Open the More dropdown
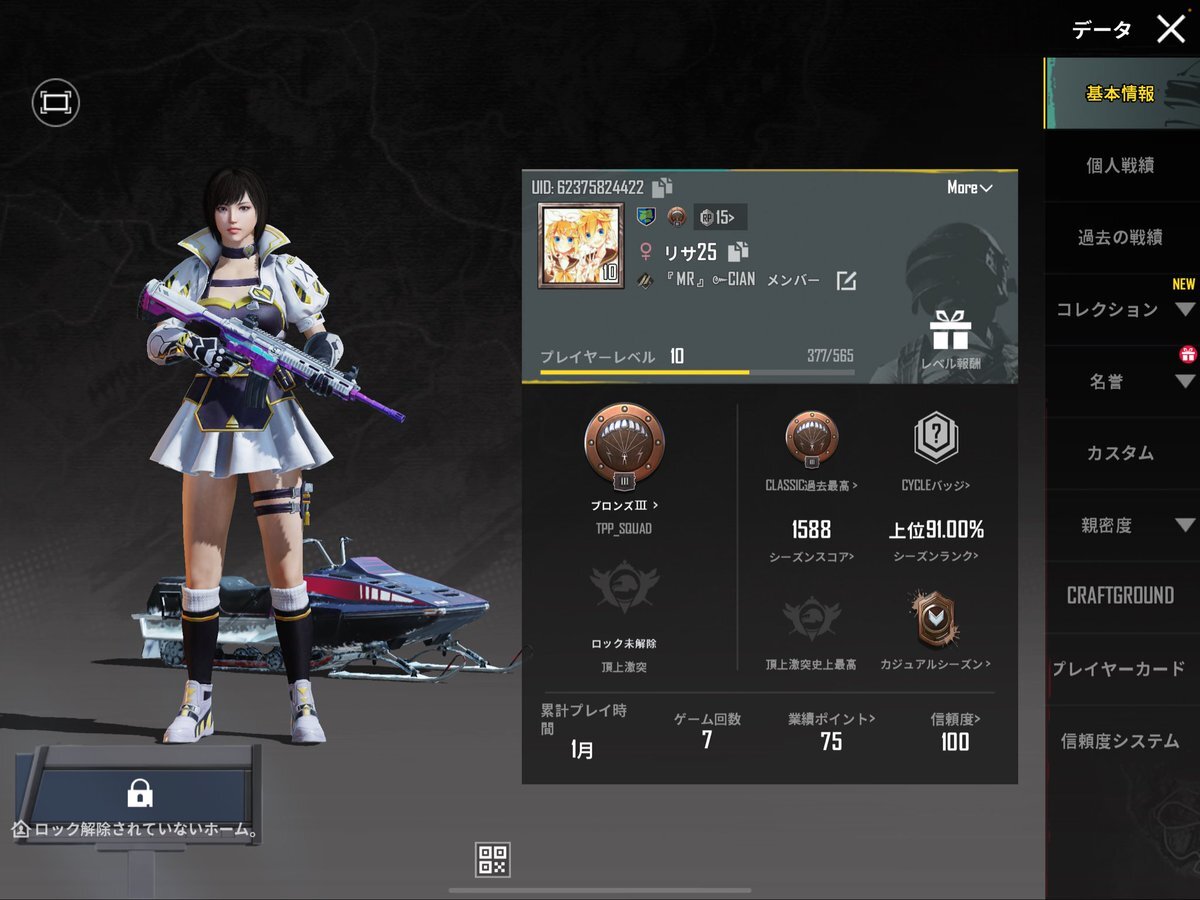 tap(969, 188)
